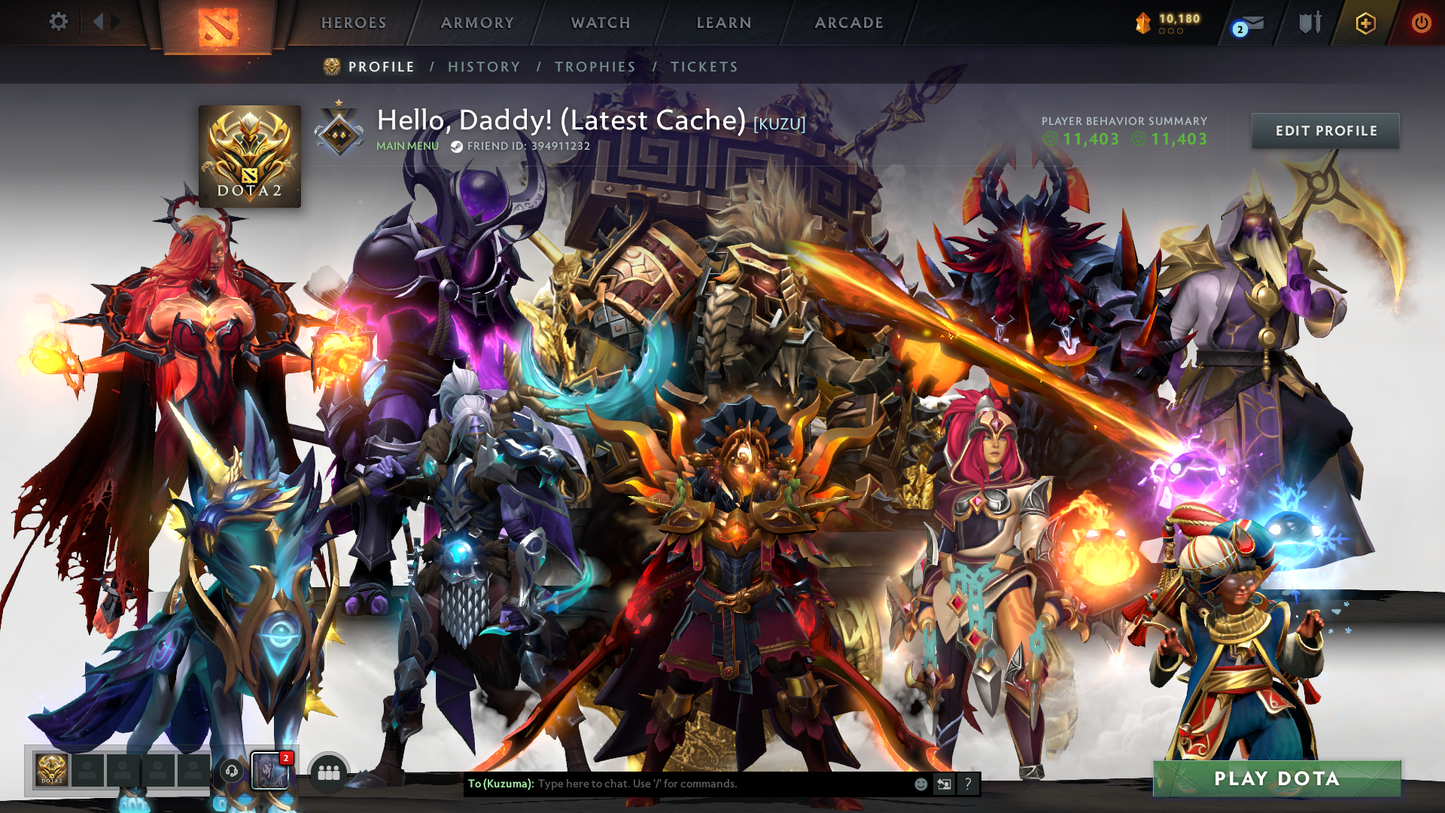Open the Dota Plus golden hexagon icon

tap(1366, 22)
